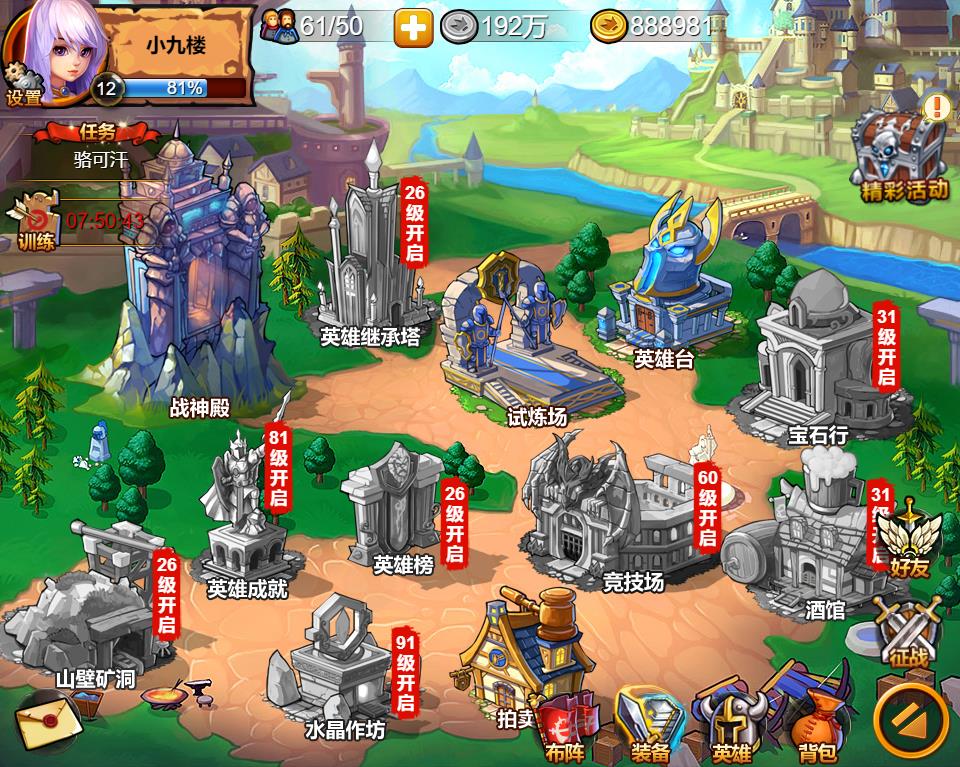The height and width of the screenshot is (767, 960).
Task: Tap the yellow plus button to add stamina
Action: (413, 28)
